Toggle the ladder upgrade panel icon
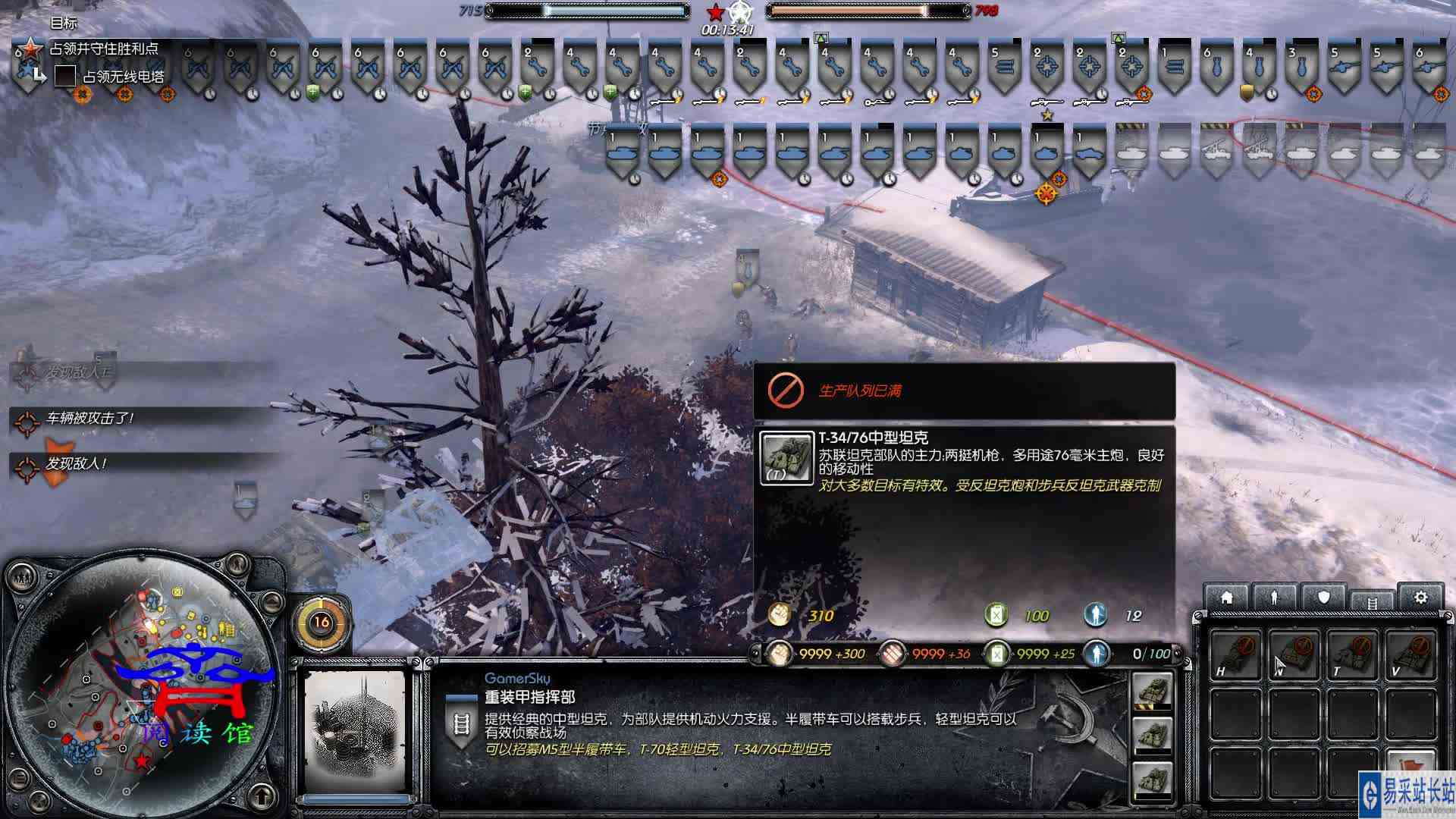 [1372, 601]
